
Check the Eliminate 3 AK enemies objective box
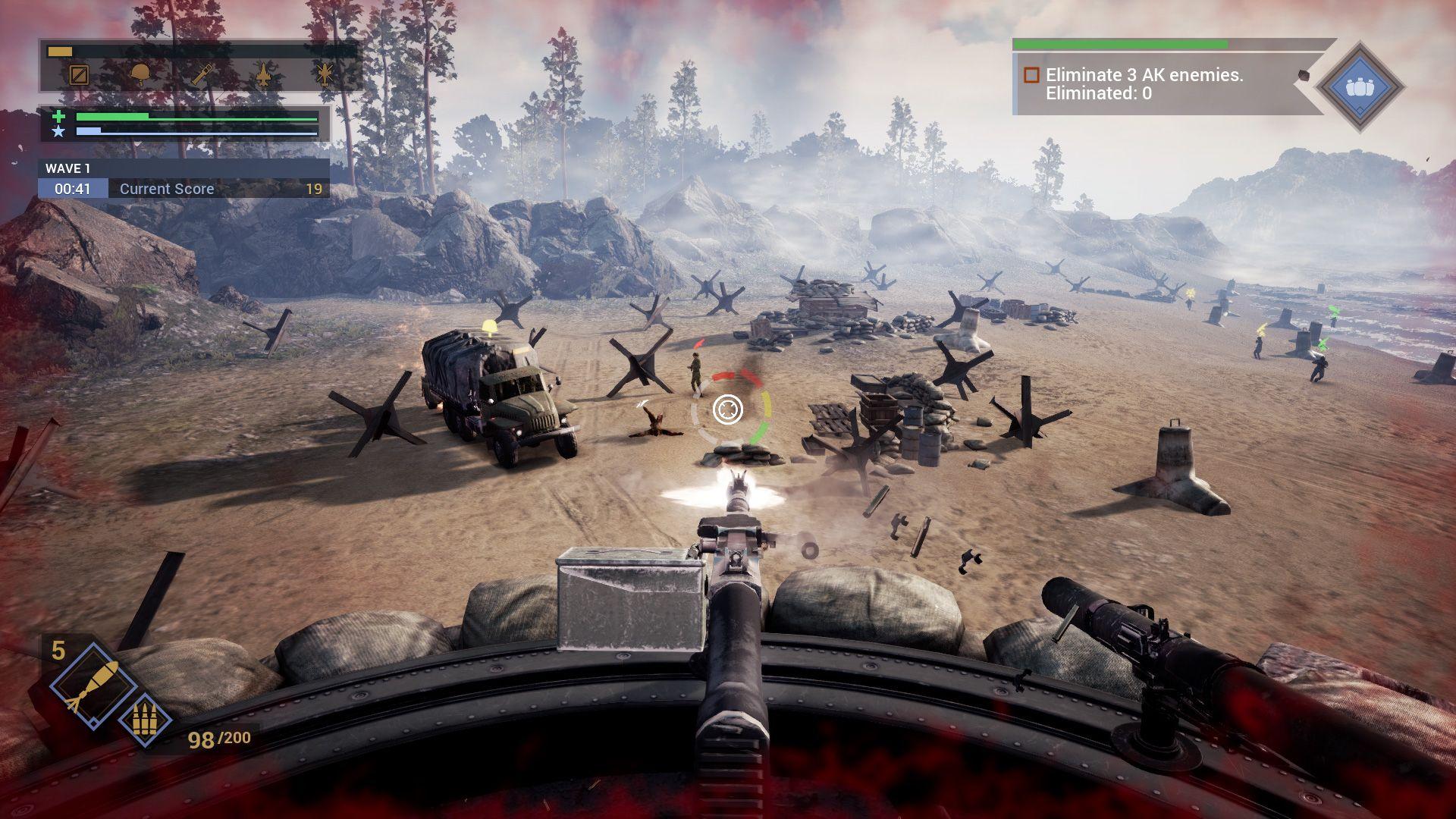tap(1031, 74)
